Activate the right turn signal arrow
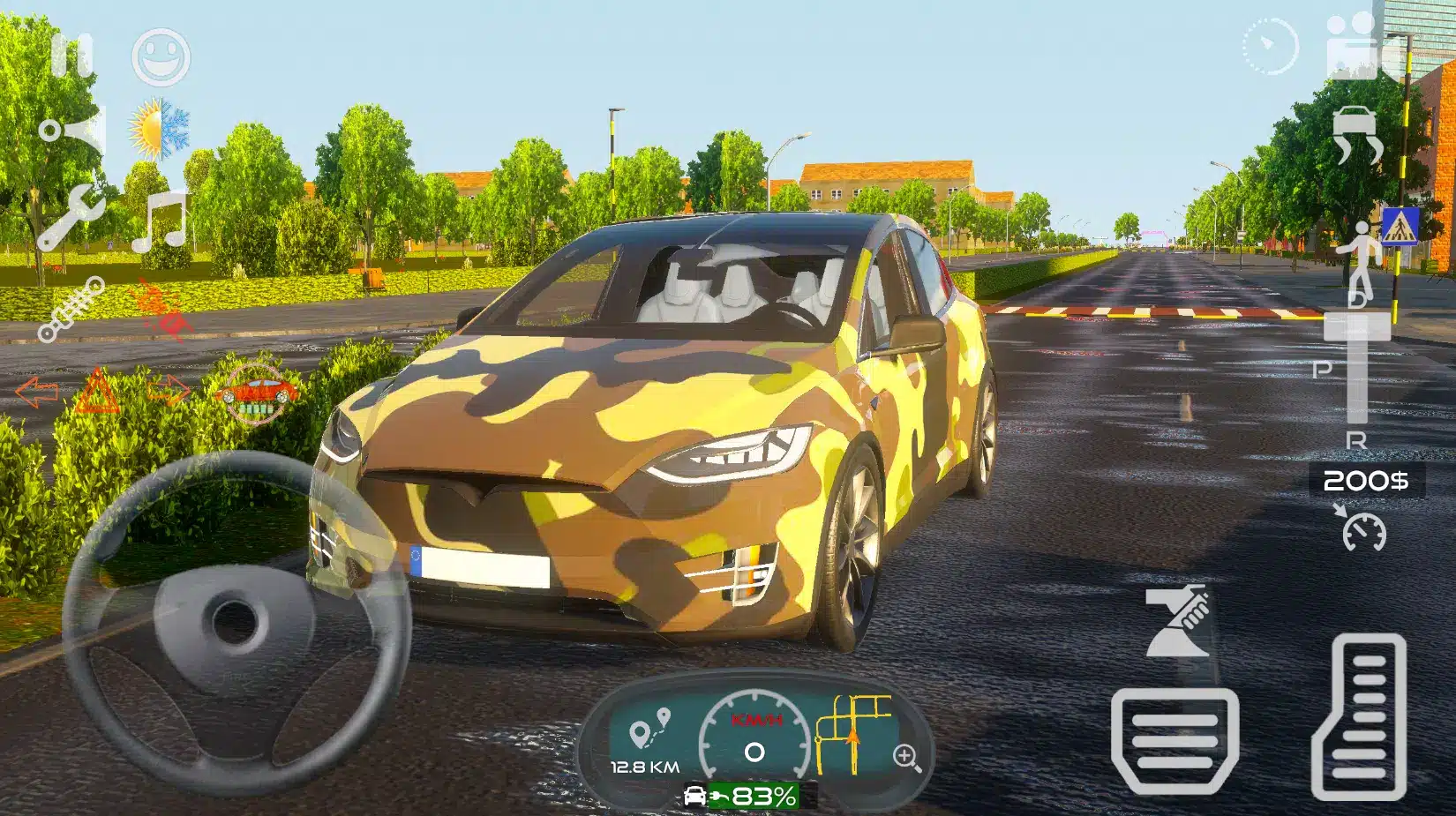The height and width of the screenshot is (816, 1456). 168,390
